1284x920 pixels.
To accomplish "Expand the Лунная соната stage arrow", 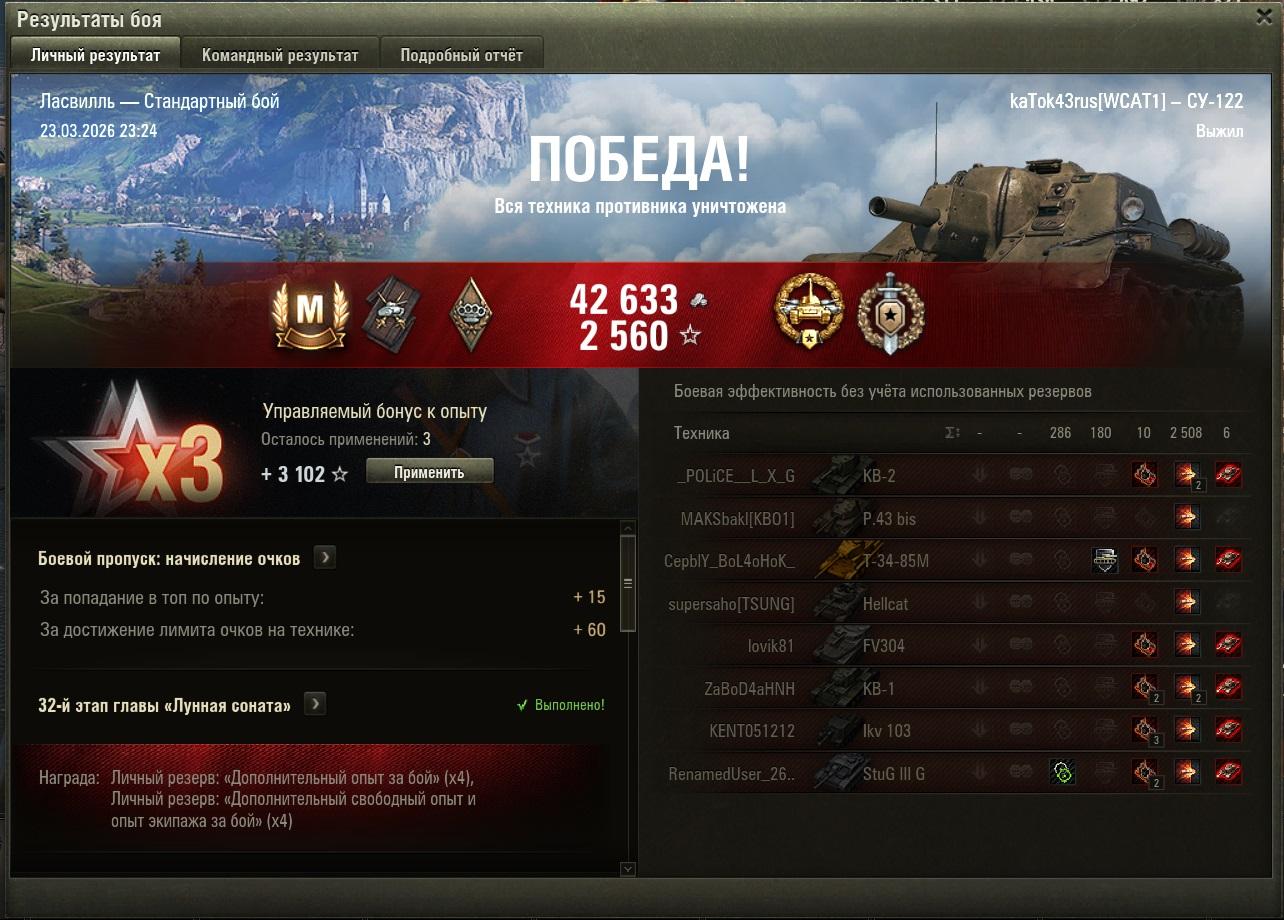I will coord(315,704).
